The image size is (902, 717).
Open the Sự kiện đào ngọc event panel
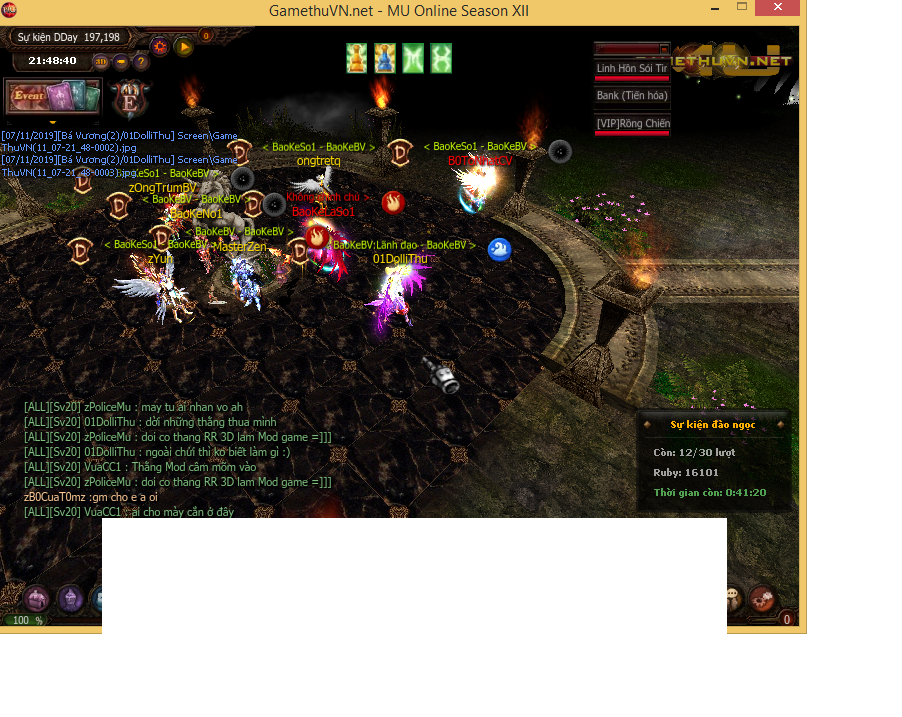(x=713, y=425)
